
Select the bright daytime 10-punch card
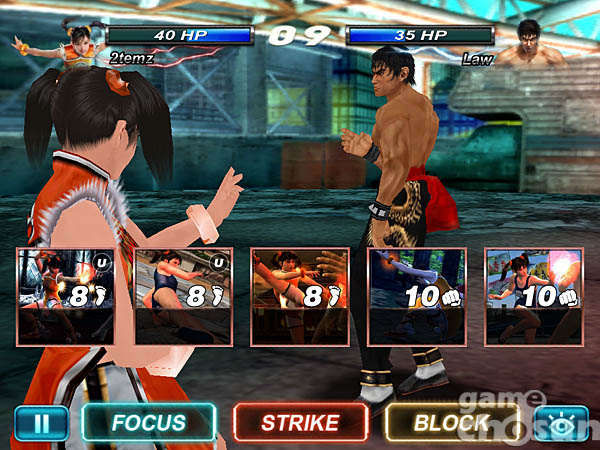point(532,296)
